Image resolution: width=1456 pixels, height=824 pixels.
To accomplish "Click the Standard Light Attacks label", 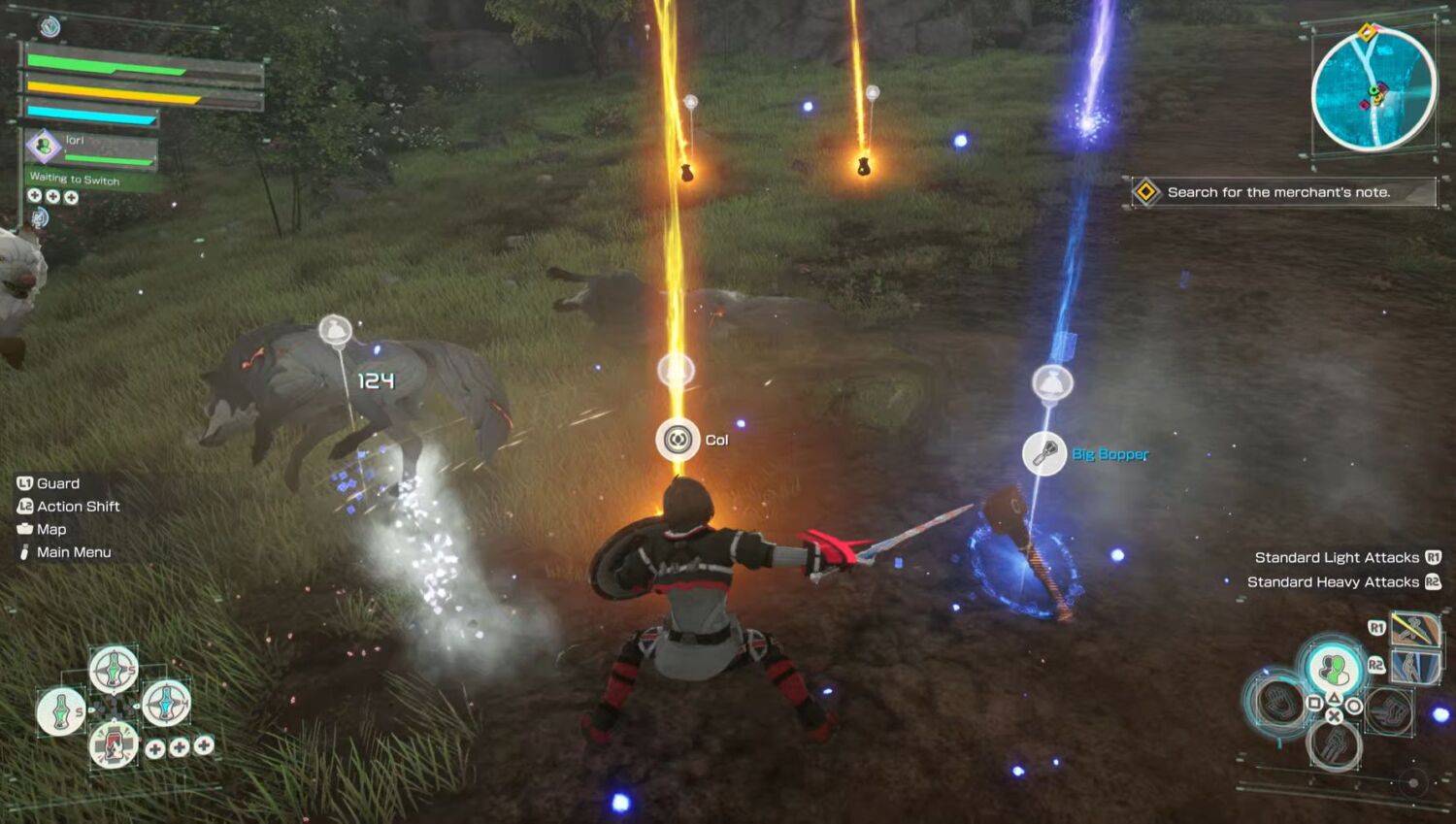I will [x=1337, y=557].
